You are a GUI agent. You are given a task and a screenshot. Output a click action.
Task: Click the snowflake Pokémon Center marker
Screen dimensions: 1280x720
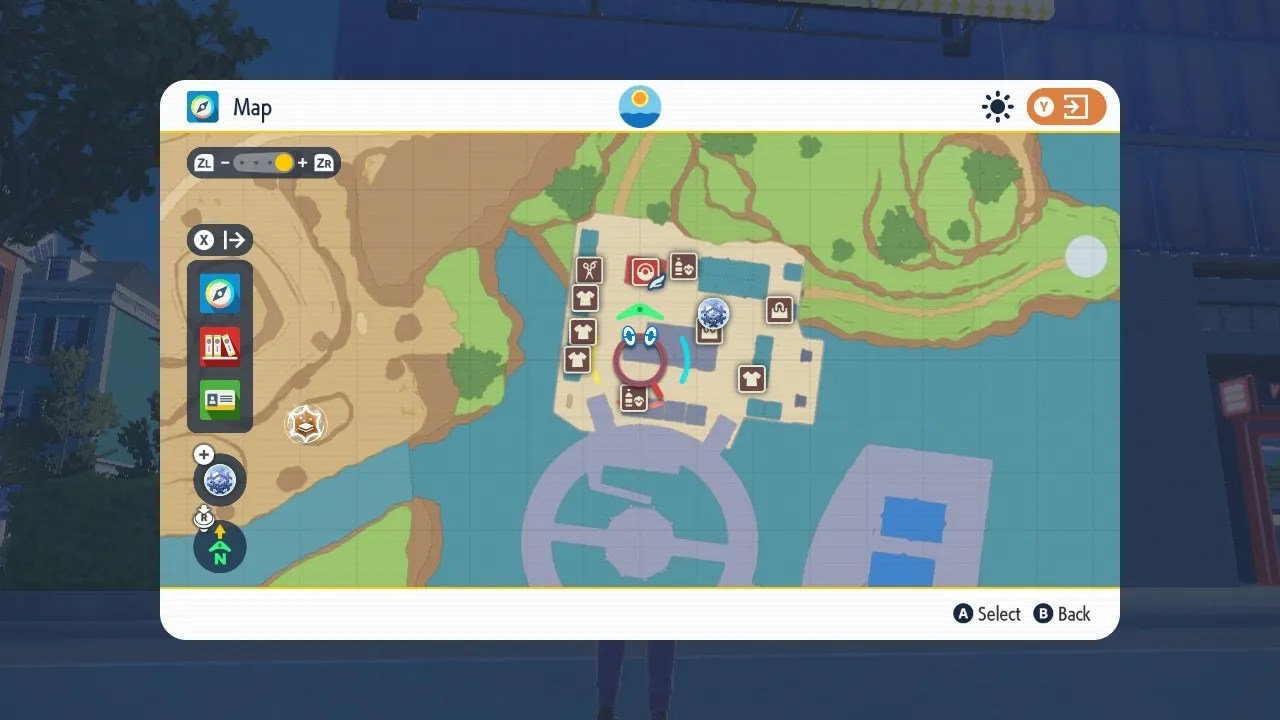[x=714, y=315]
